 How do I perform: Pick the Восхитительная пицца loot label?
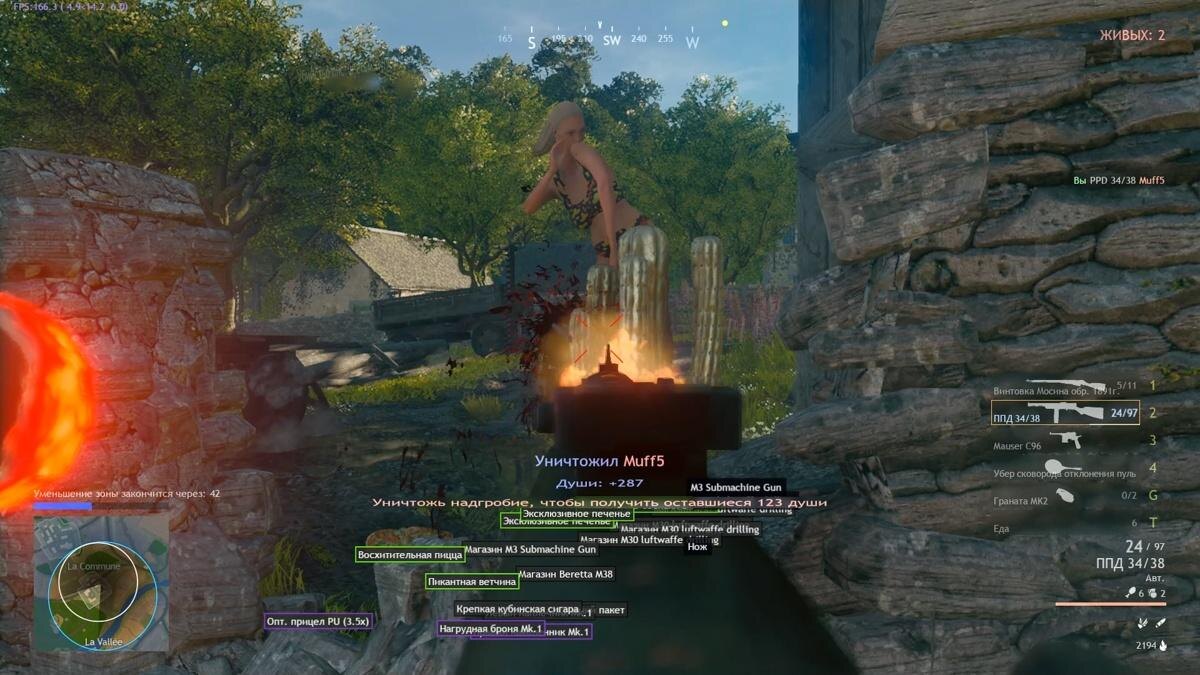(x=409, y=554)
